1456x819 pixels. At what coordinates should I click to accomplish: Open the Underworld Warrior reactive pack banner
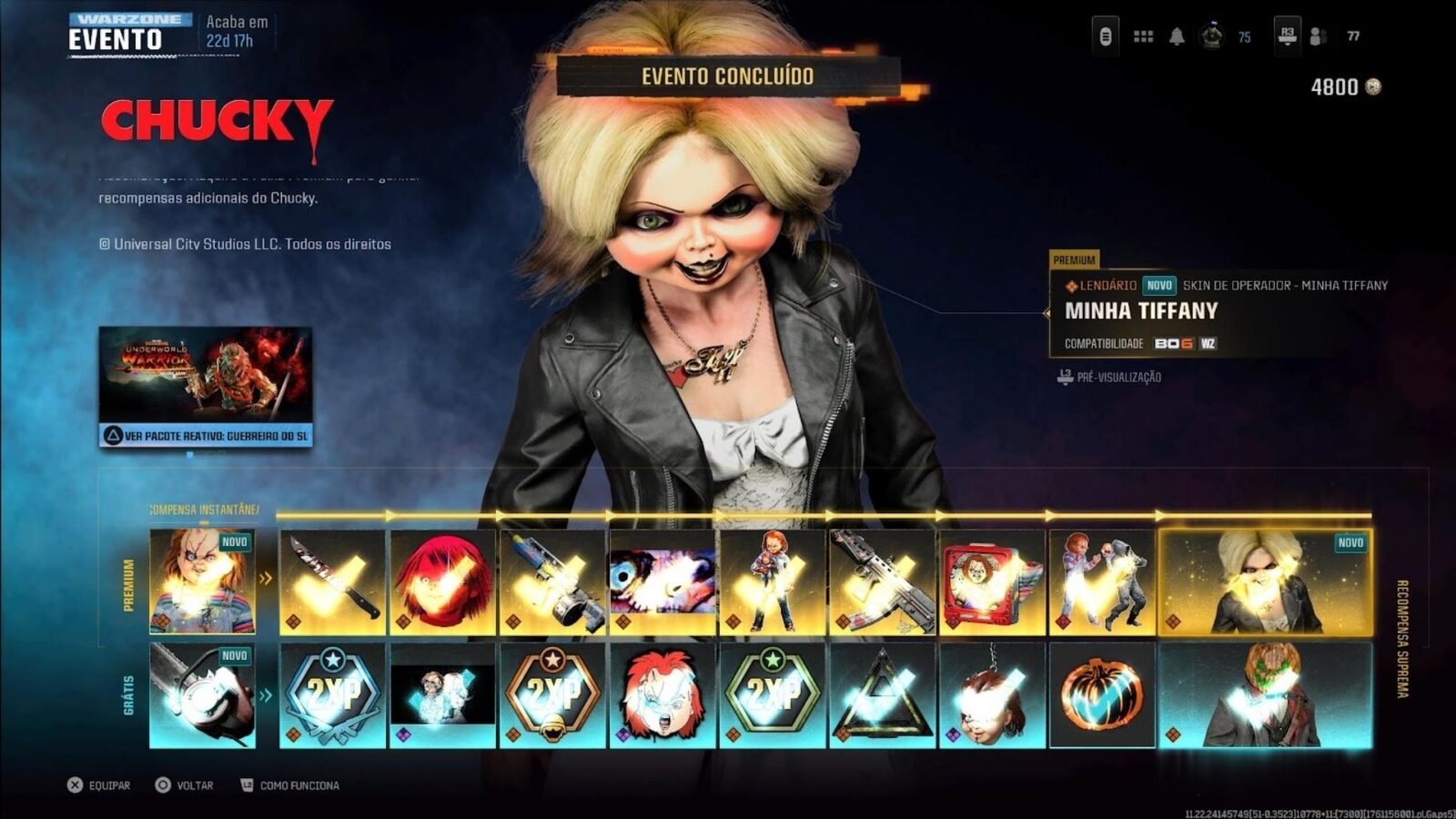205,386
